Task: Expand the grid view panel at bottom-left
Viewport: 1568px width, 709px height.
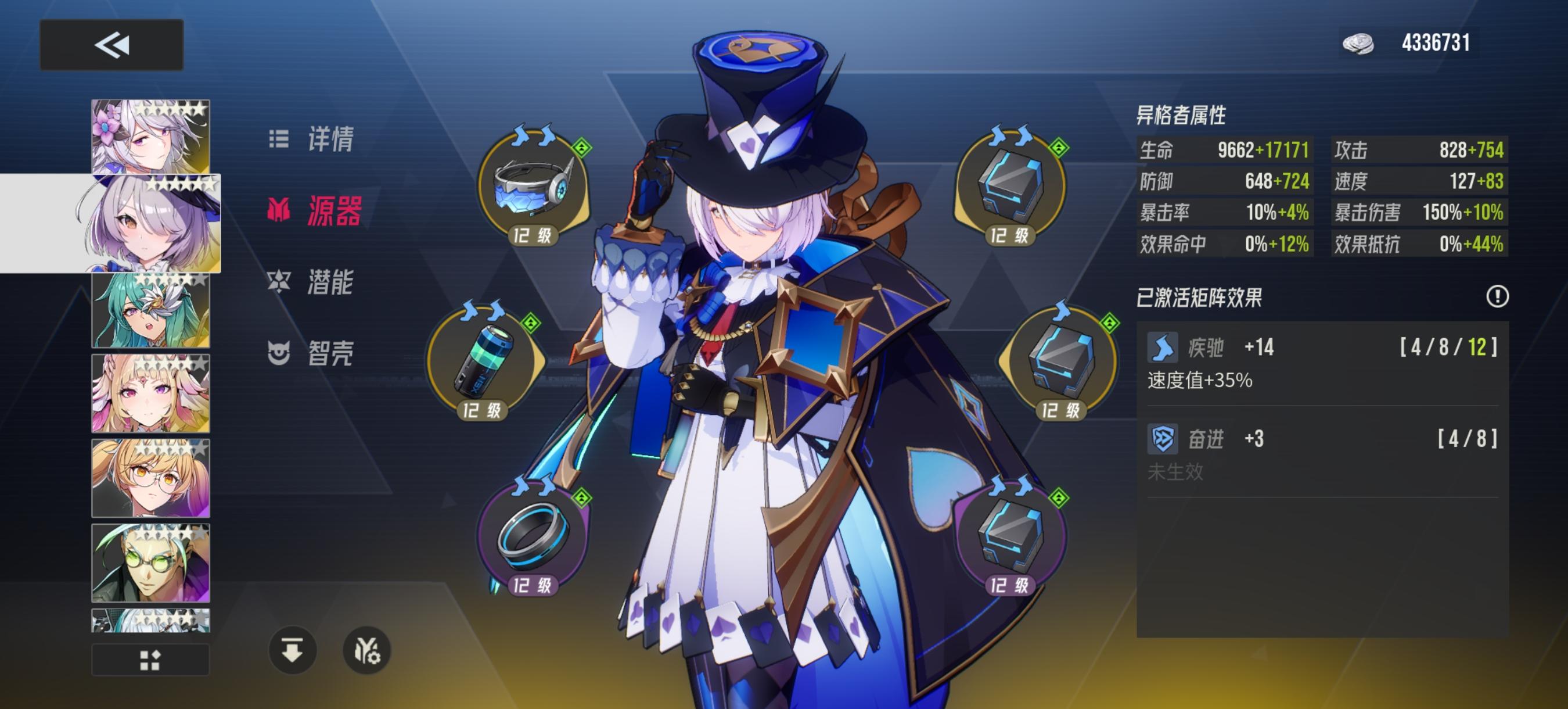Action: 150,659
